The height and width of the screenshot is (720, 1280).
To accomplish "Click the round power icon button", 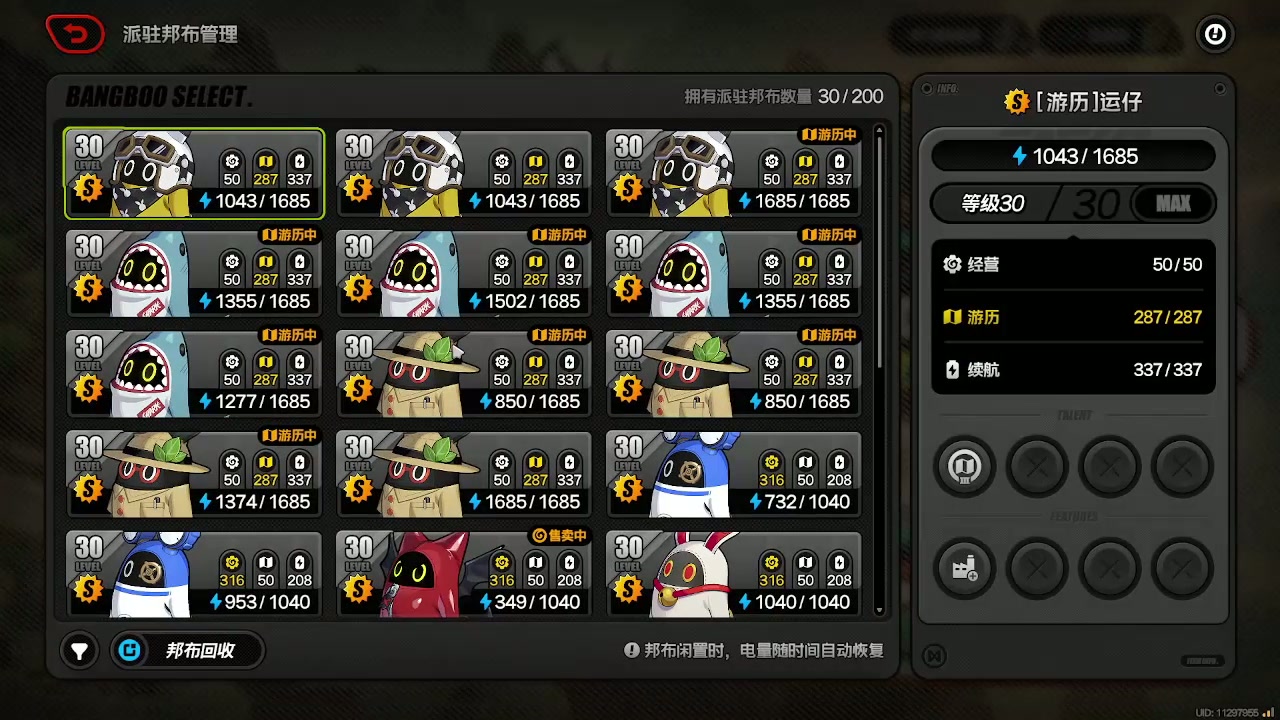I will tap(1215, 35).
